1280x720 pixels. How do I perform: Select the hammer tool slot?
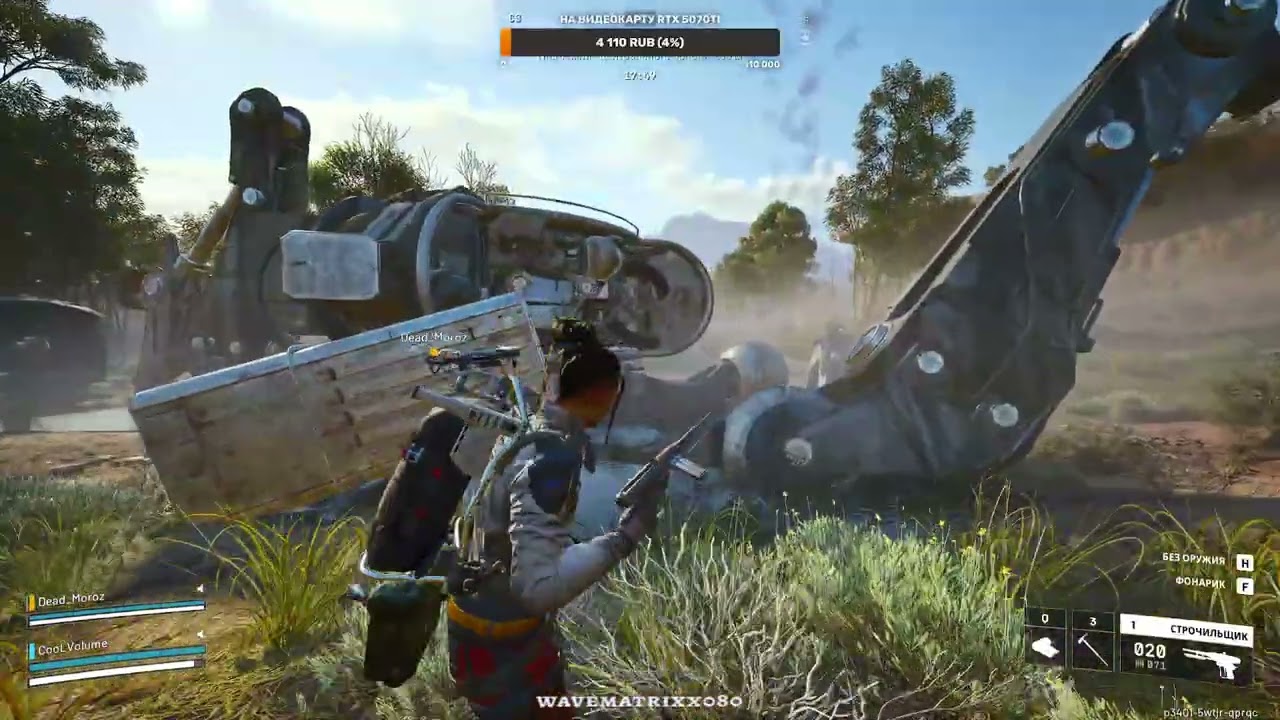[1092, 645]
